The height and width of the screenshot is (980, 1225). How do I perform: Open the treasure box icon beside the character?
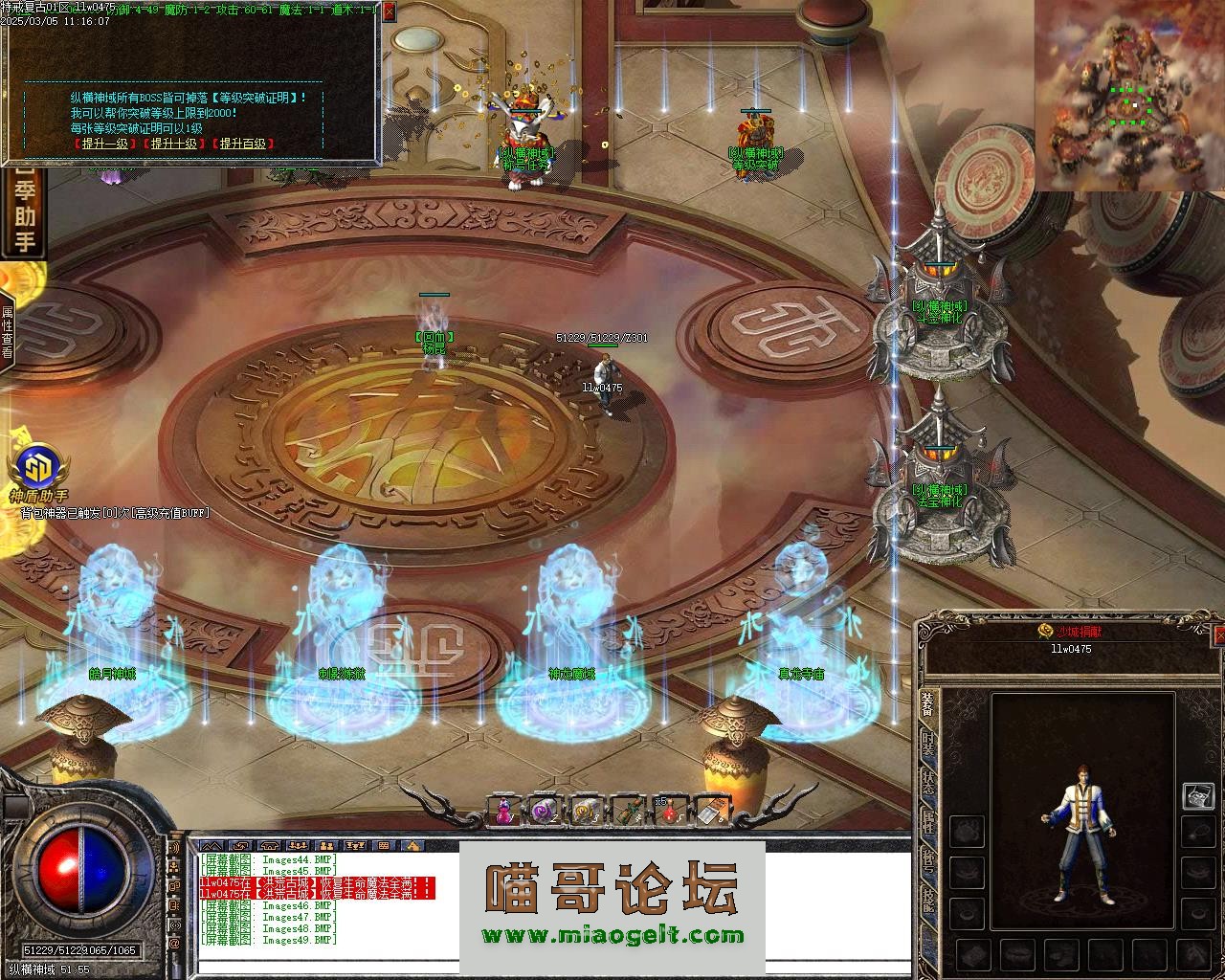pyautogui.click(x=1198, y=795)
